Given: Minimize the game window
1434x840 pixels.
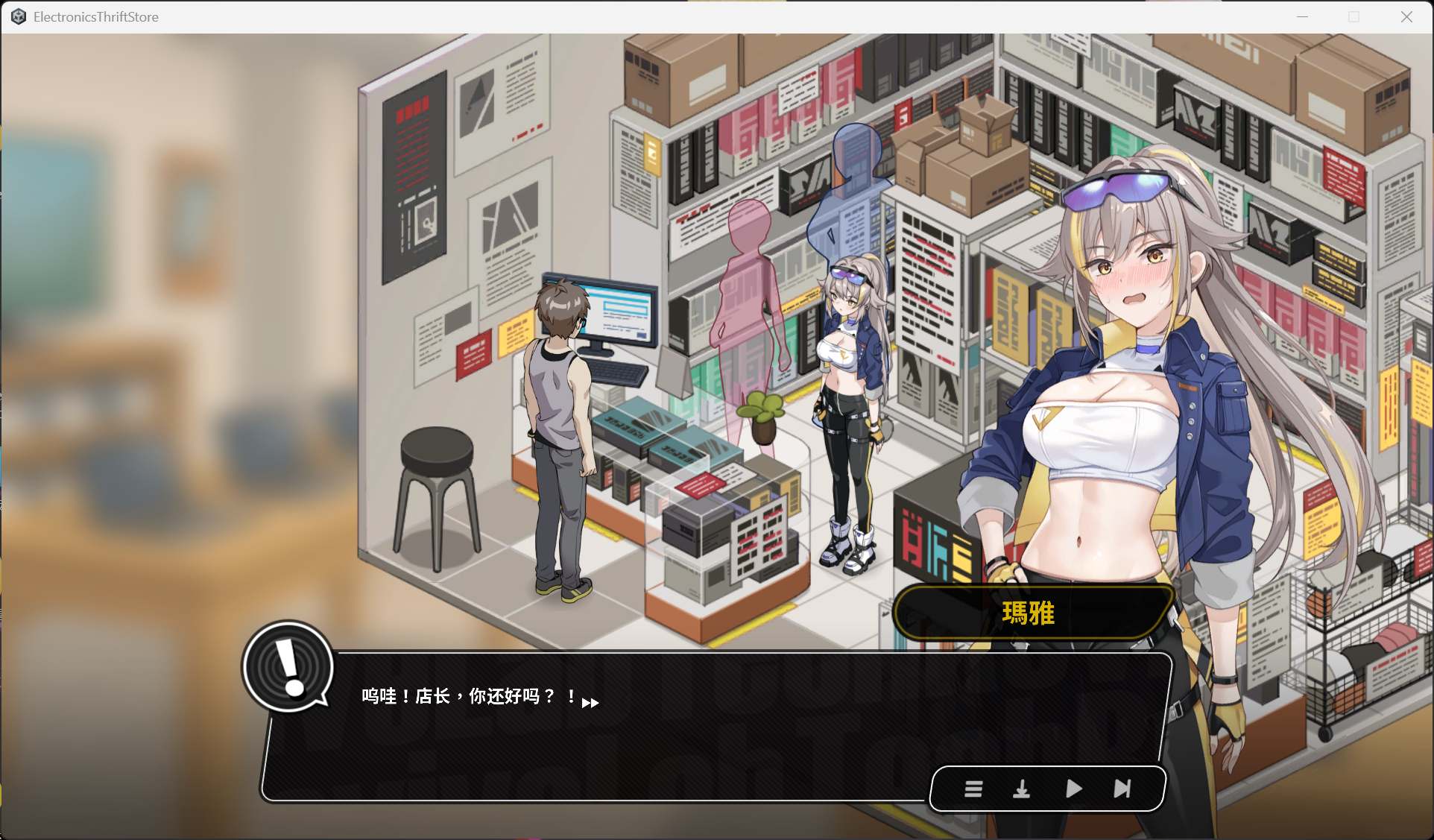Looking at the screenshot, I should click(1302, 16).
